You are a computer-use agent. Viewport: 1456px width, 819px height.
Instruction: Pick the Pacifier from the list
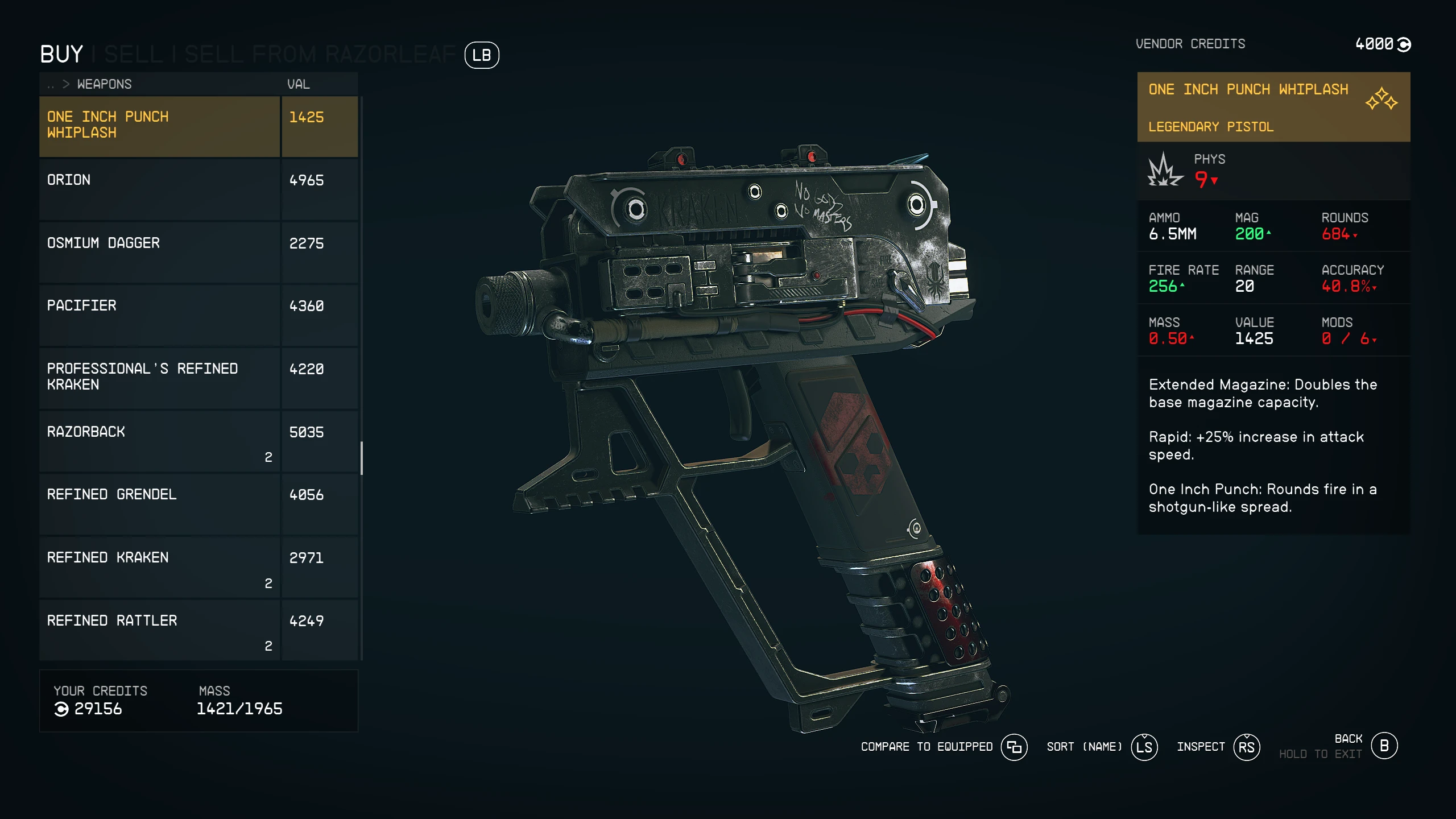pyautogui.click(x=159, y=315)
